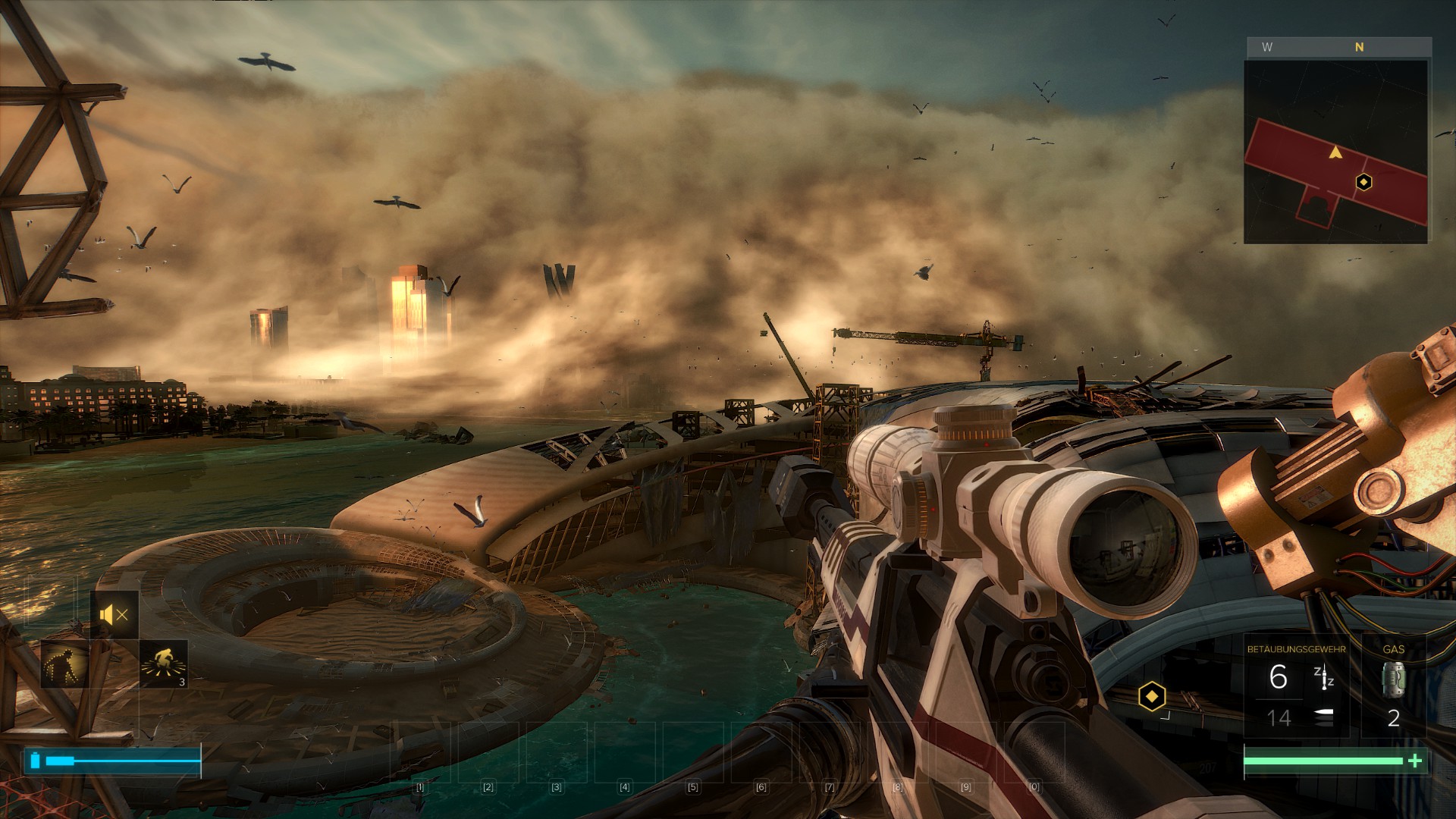Click the minimap in the corner
The height and width of the screenshot is (819, 1456).
point(1335,152)
